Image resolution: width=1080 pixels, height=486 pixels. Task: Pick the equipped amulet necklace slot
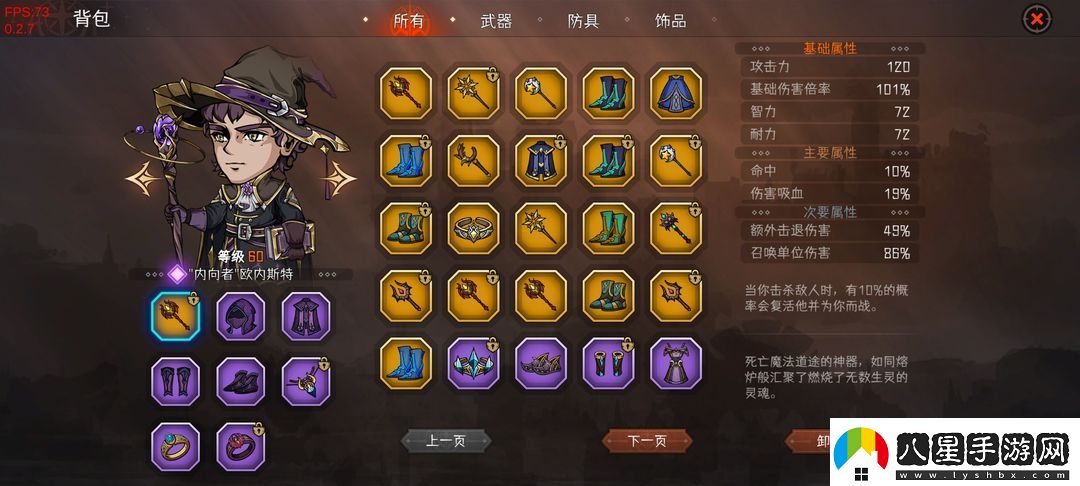[306, 381]
